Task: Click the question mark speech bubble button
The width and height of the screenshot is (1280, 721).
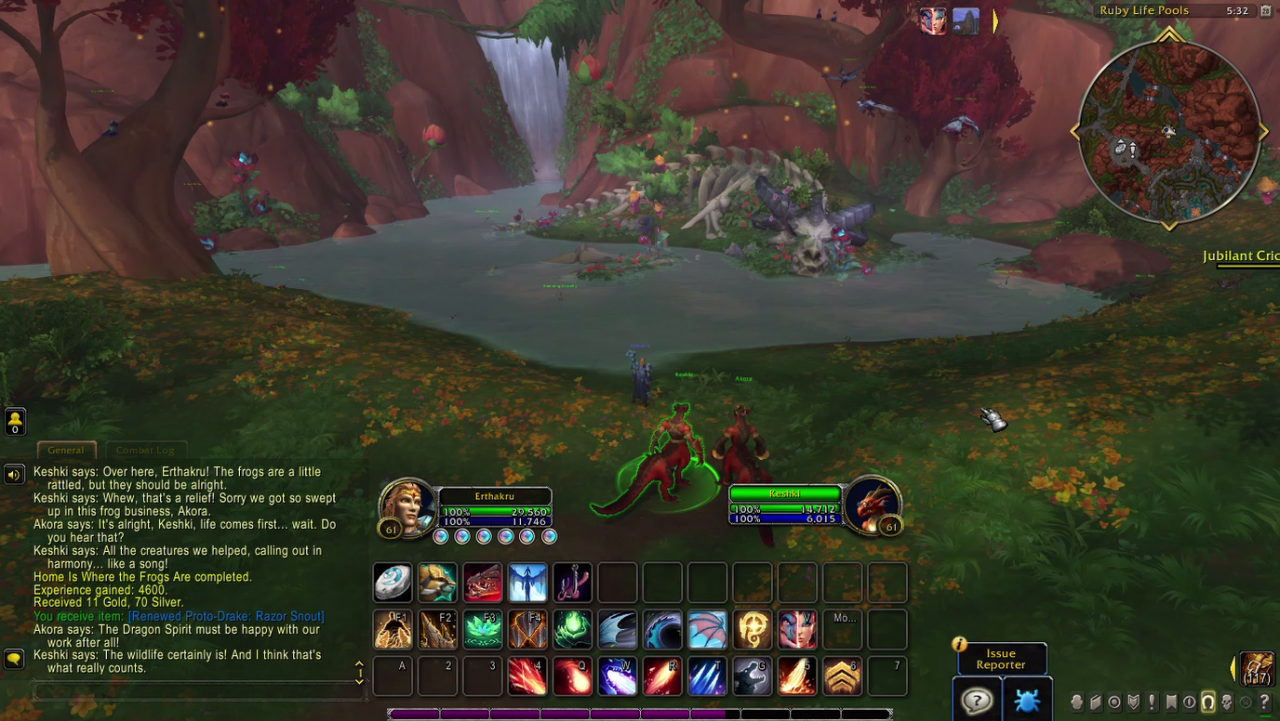Action: 975,700
